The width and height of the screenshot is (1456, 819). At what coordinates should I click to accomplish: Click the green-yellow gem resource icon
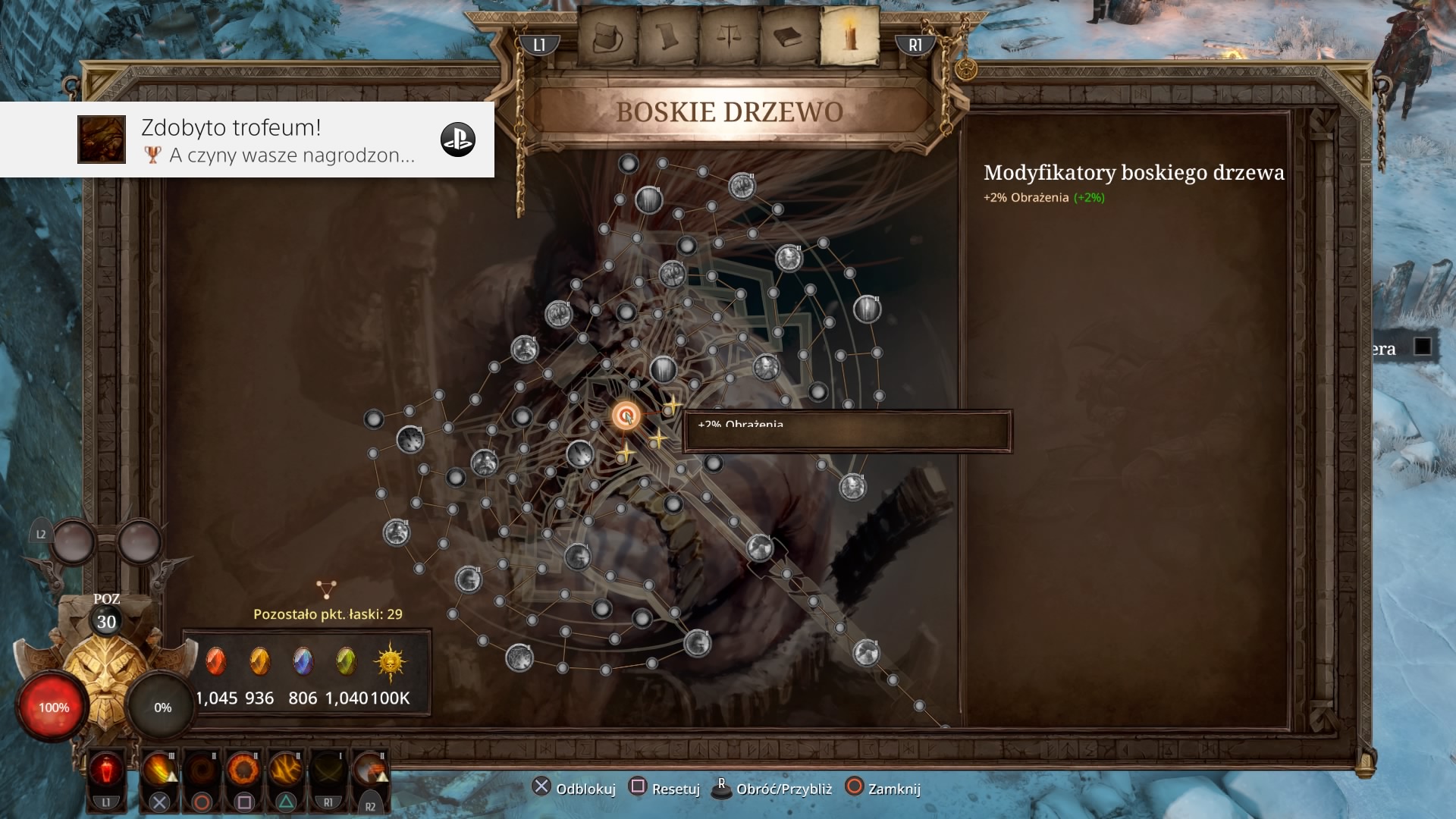point(346,661)
